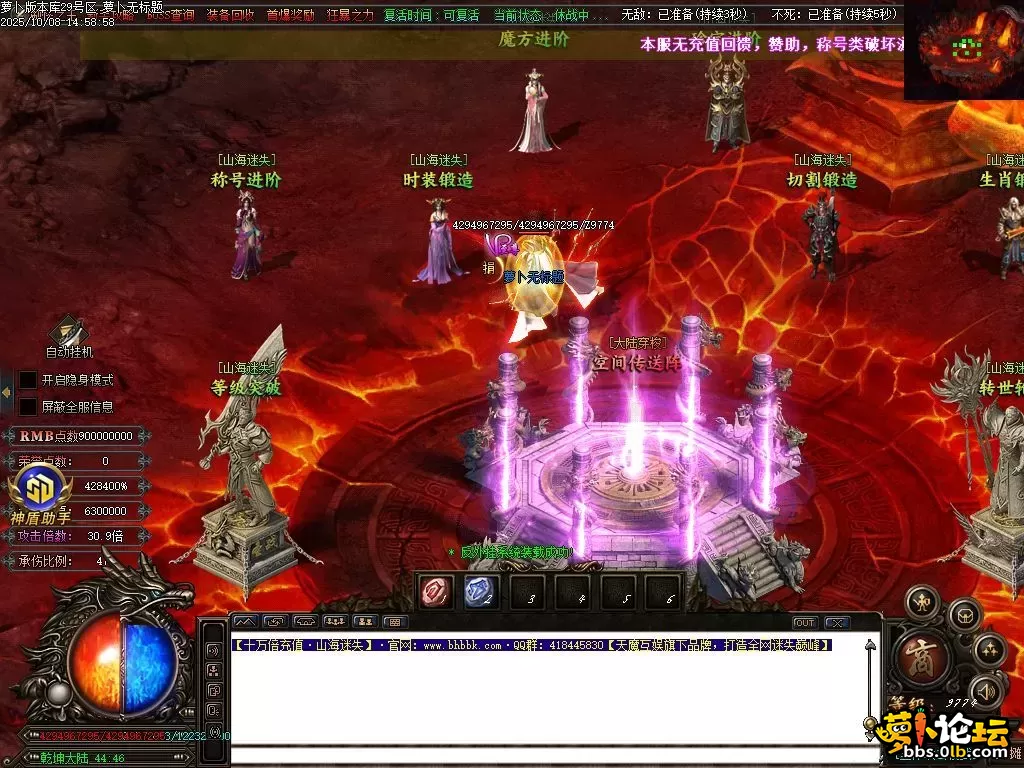Open the minimap in the top corner

coord(963,50)
